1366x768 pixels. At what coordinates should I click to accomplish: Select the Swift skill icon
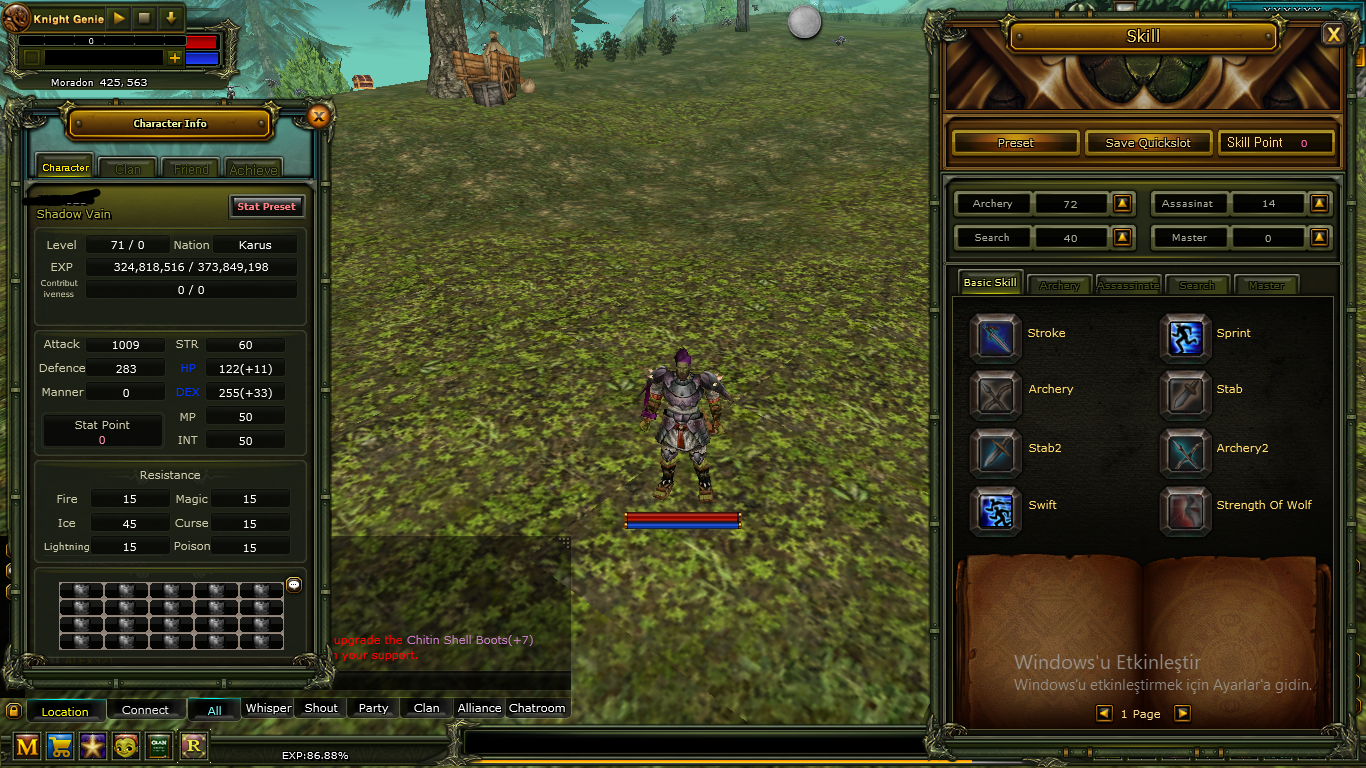[x=996, y=511]
